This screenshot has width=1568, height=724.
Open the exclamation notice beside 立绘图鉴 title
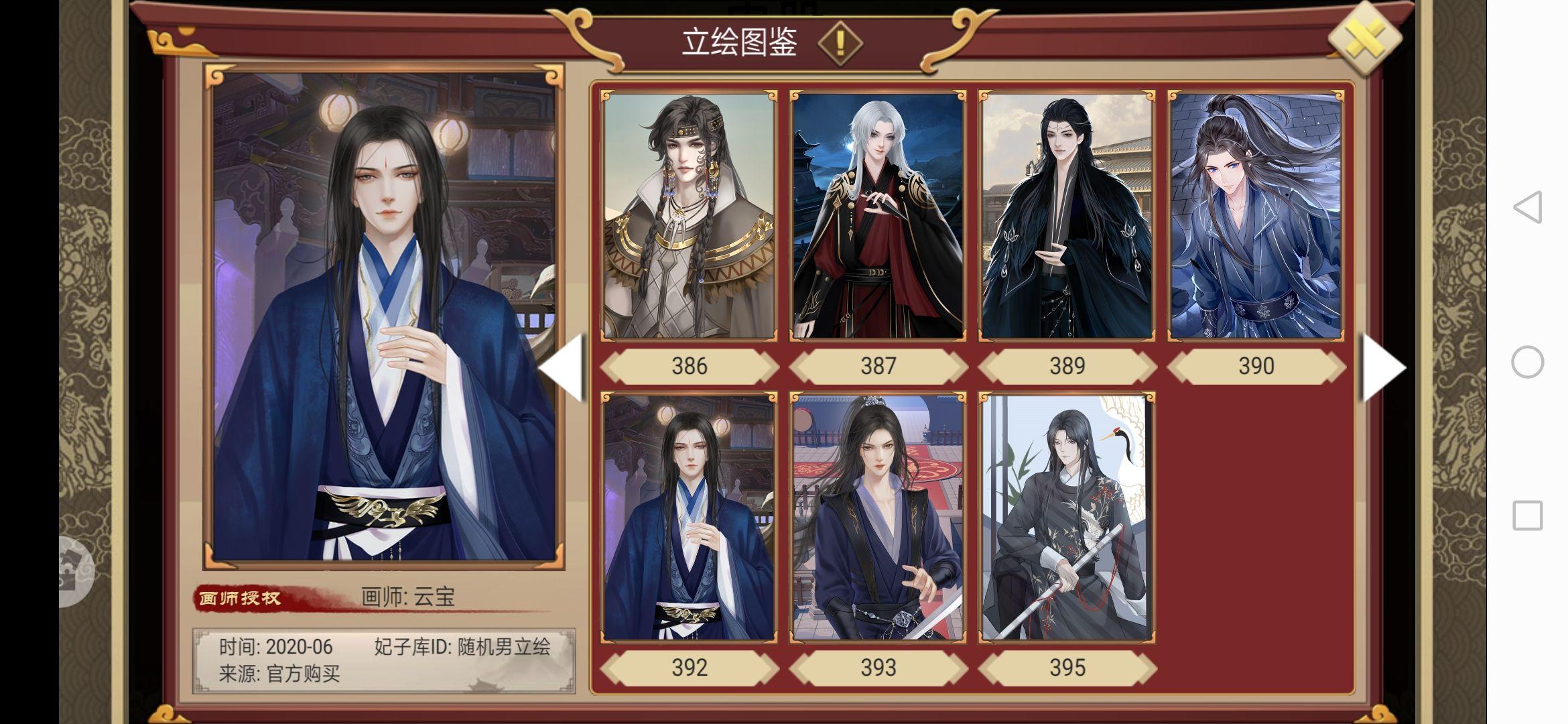point(840,42)
